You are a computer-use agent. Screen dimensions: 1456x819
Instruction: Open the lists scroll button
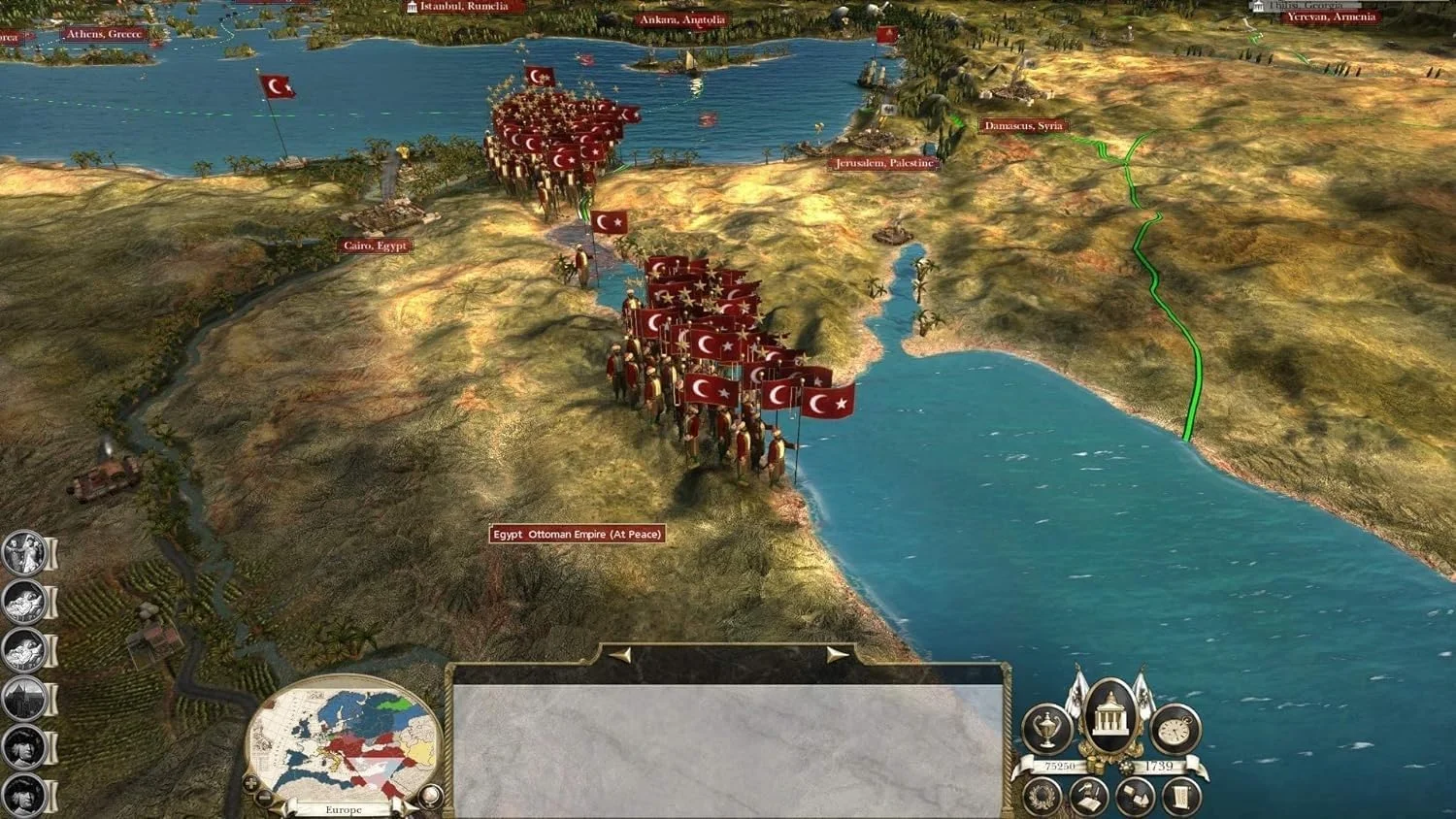coord(1180,797)
